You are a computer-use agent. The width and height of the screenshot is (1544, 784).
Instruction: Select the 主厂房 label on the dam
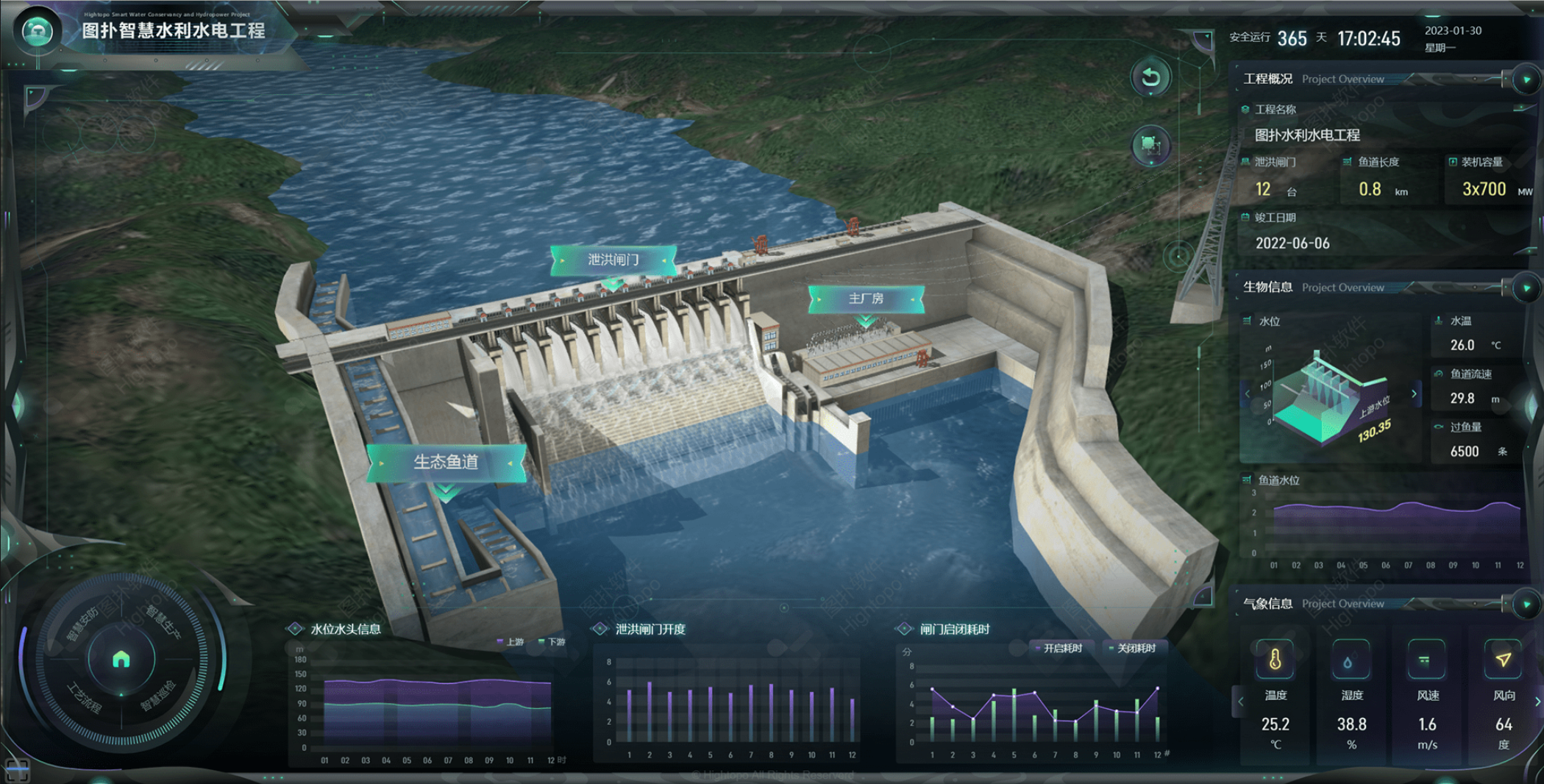coord(866,299)
